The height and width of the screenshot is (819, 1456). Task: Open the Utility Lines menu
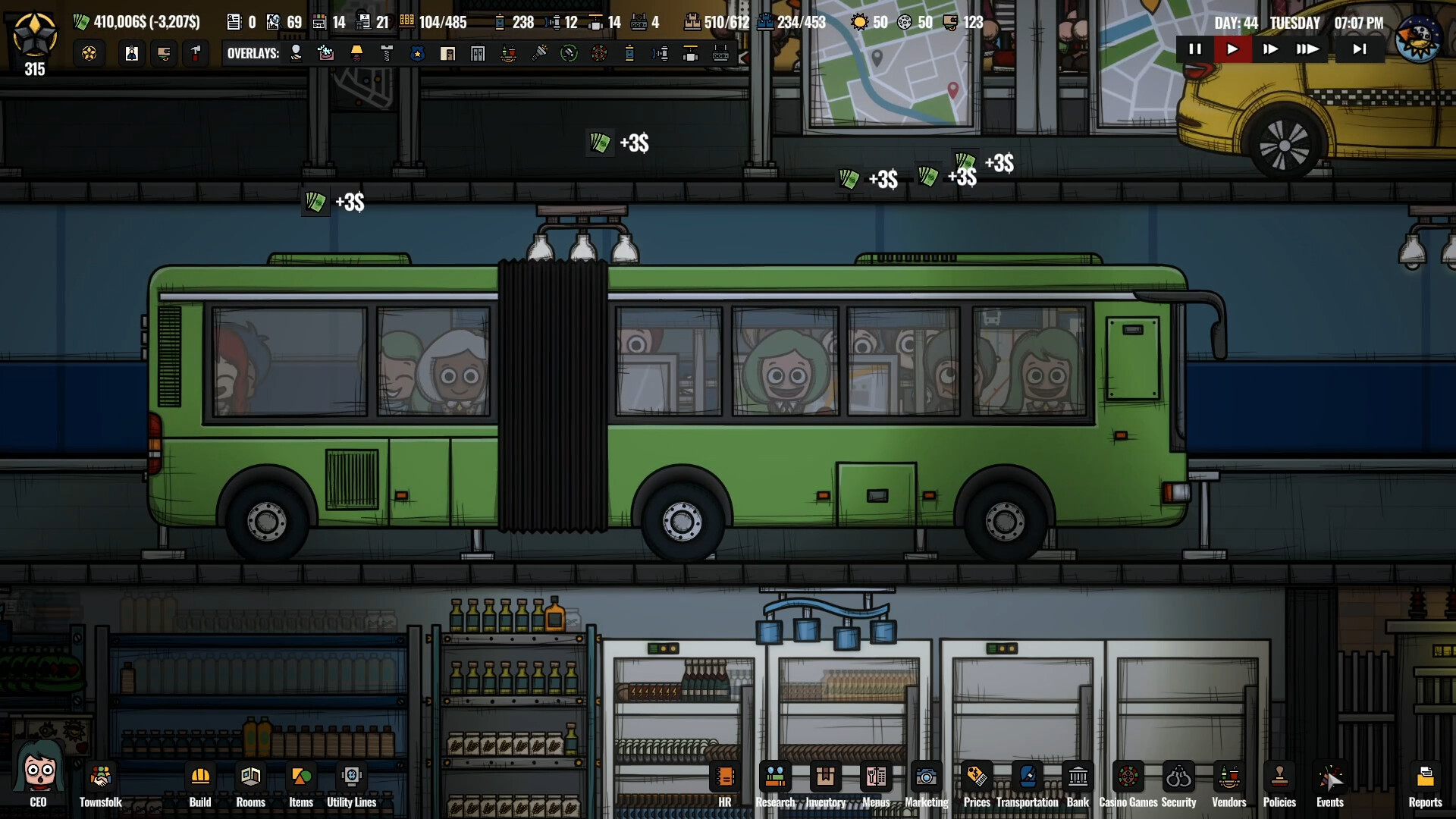(351, 777)
